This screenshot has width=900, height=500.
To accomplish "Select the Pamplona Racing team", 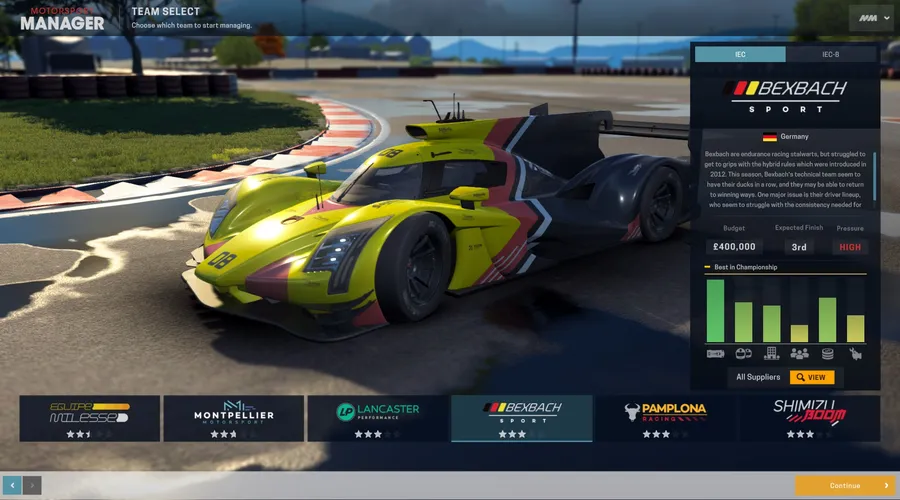I will tap(666, 418).
